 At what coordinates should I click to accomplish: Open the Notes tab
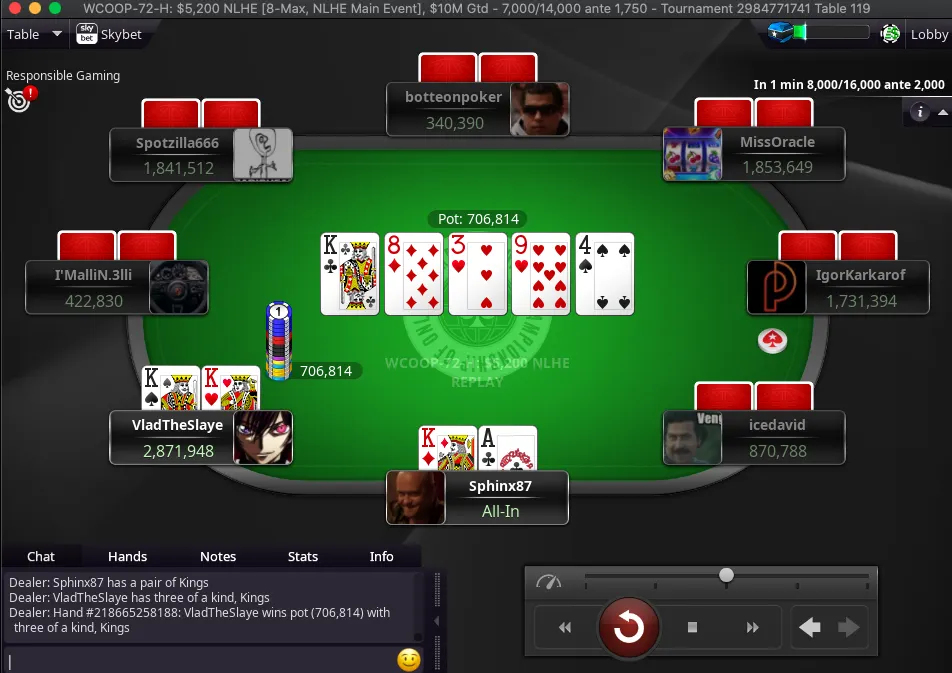tap(218, 556)
